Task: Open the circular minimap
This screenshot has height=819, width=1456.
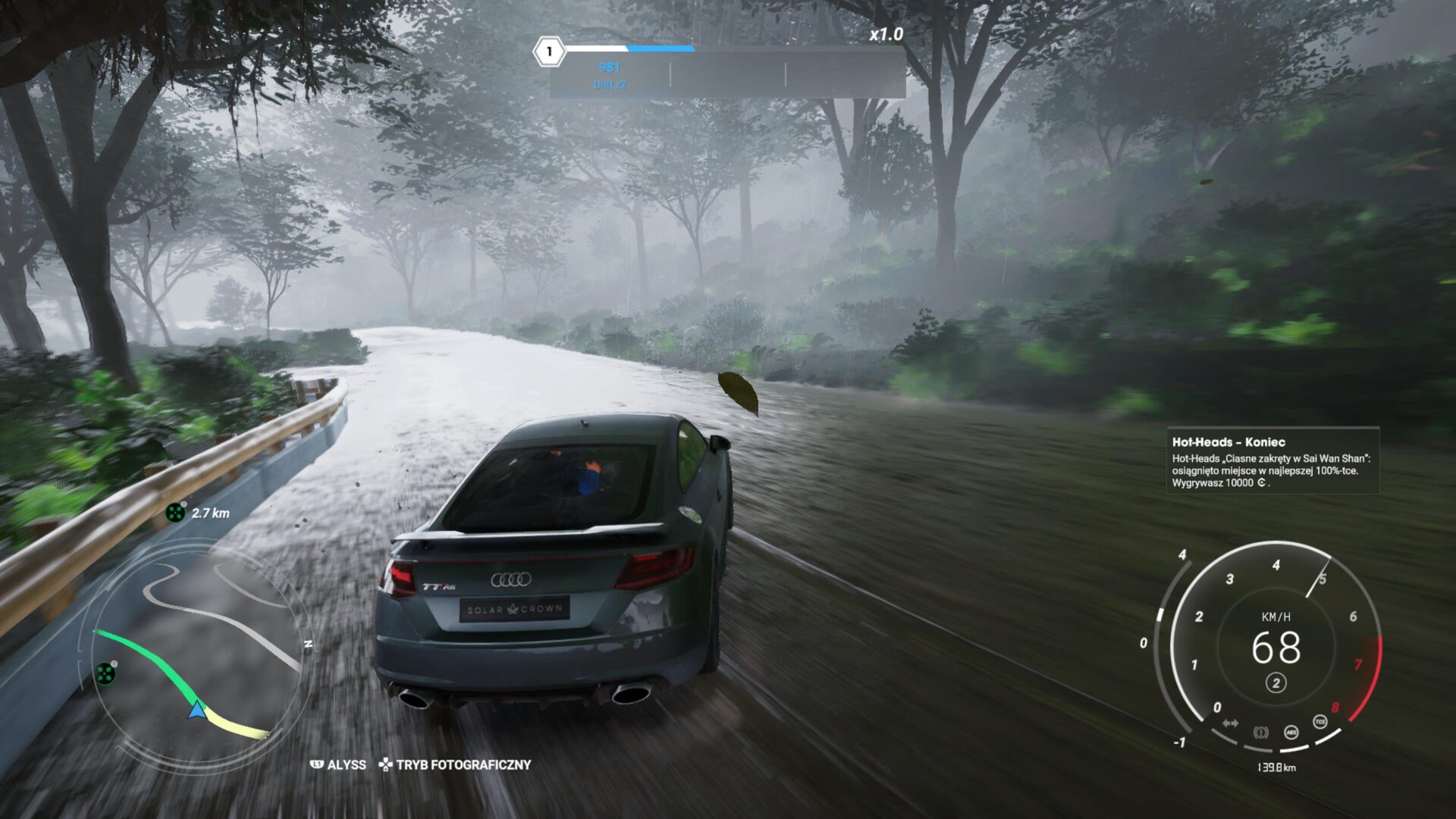Action: 196,651
